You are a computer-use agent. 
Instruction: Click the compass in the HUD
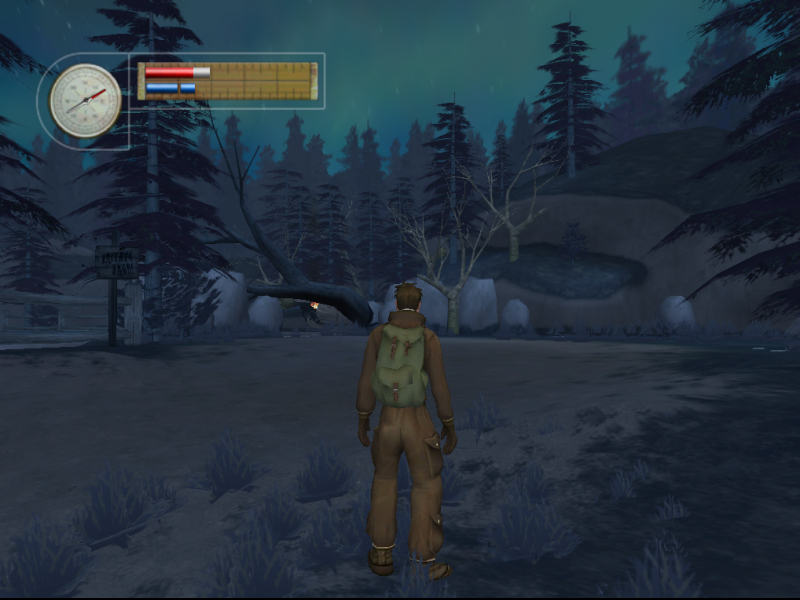[85, 100]
